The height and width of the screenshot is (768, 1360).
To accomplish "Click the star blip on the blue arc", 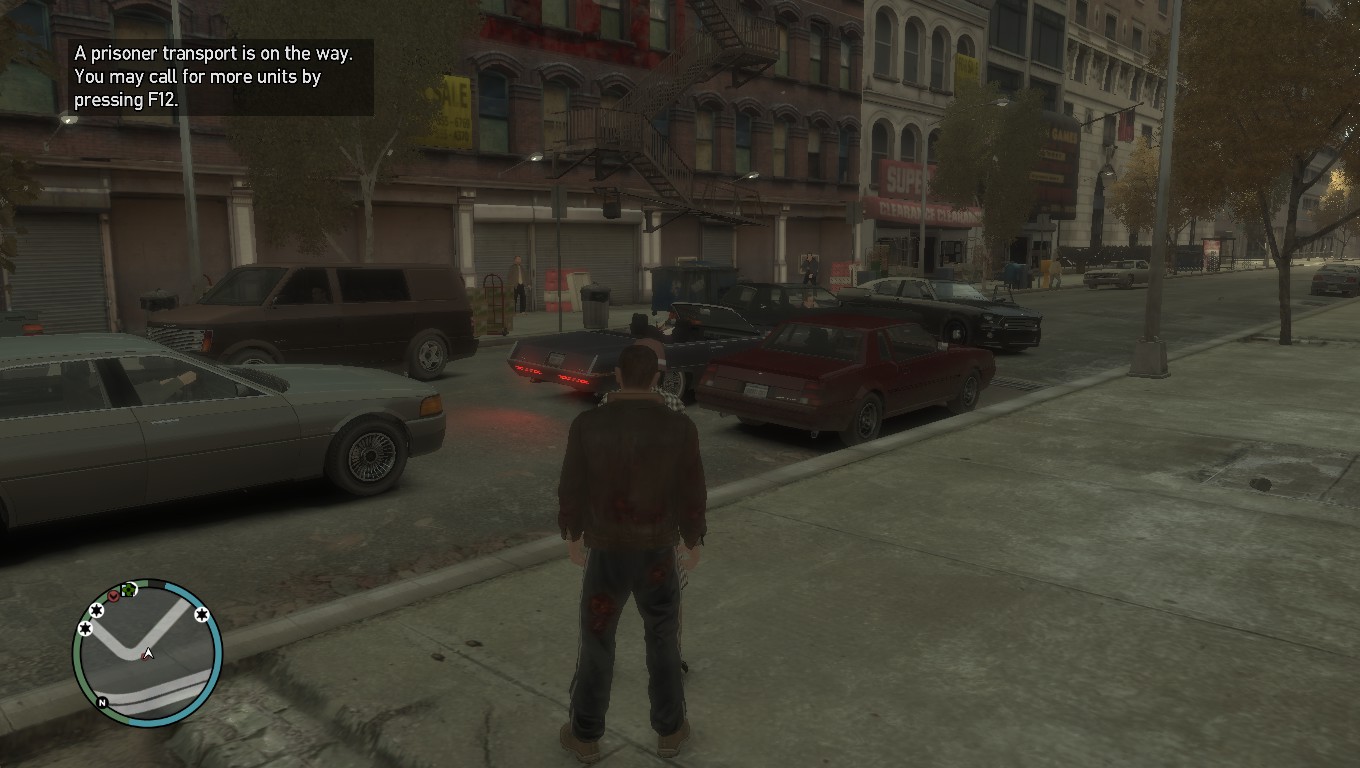I will [x=202, y=614].
